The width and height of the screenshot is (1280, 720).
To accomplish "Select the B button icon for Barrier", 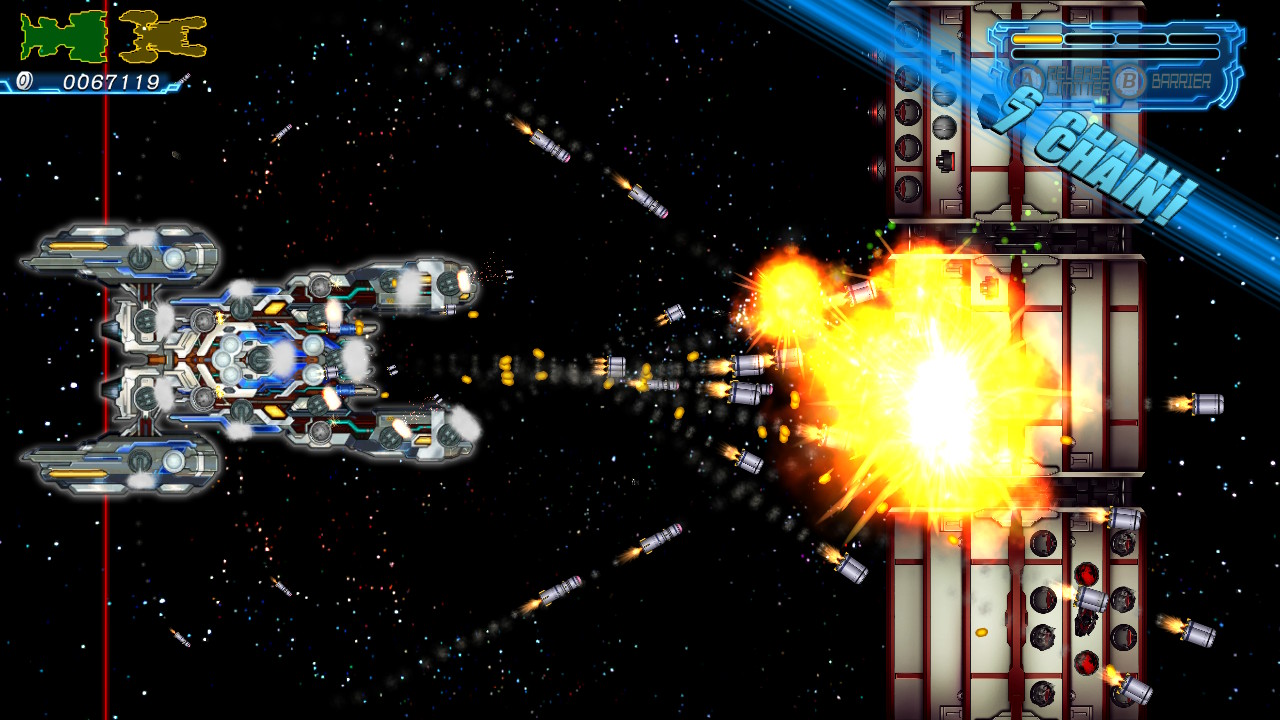I will point(1128,80).
